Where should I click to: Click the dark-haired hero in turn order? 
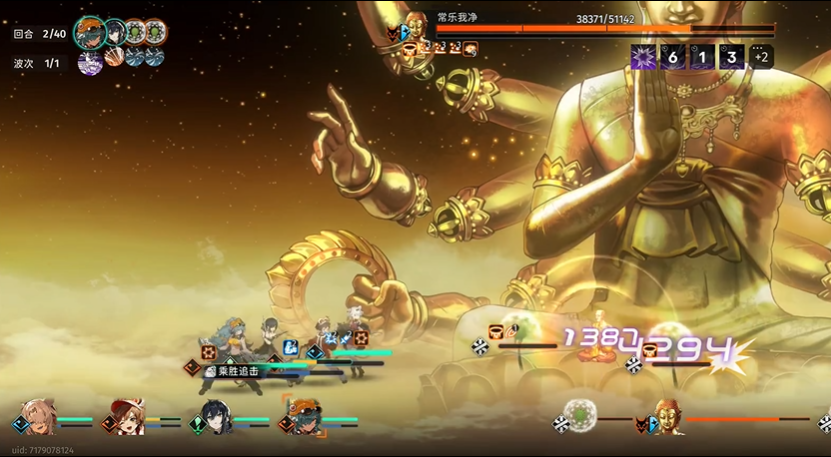116,32
